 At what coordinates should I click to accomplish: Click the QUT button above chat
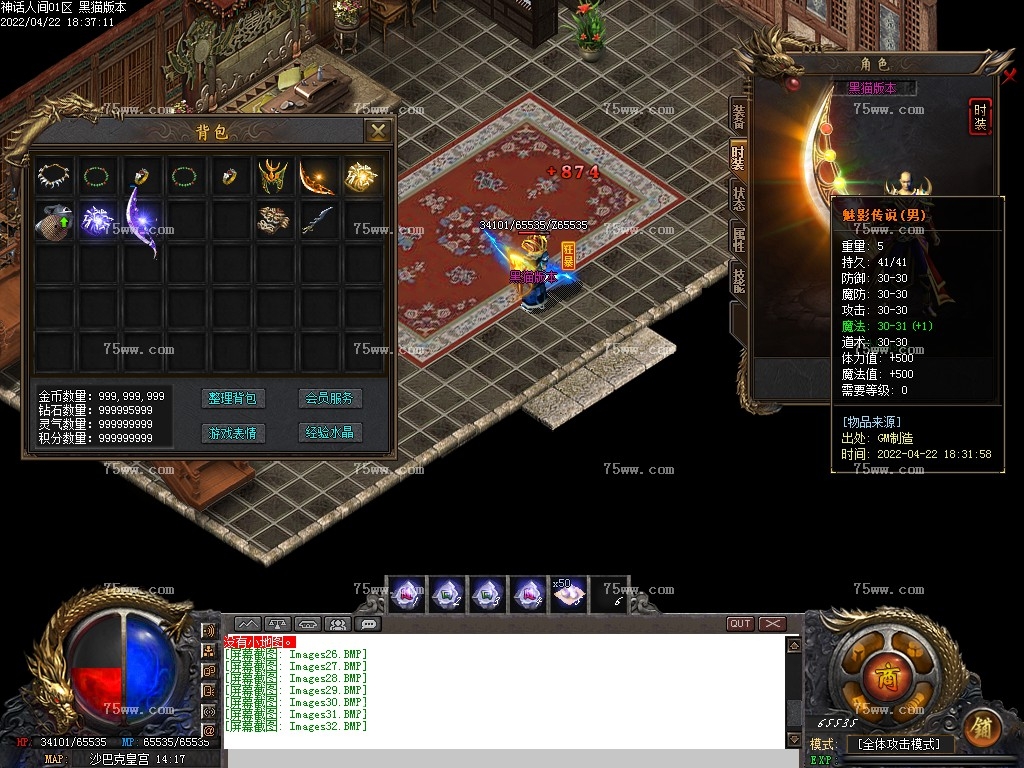tap(740, 623)
